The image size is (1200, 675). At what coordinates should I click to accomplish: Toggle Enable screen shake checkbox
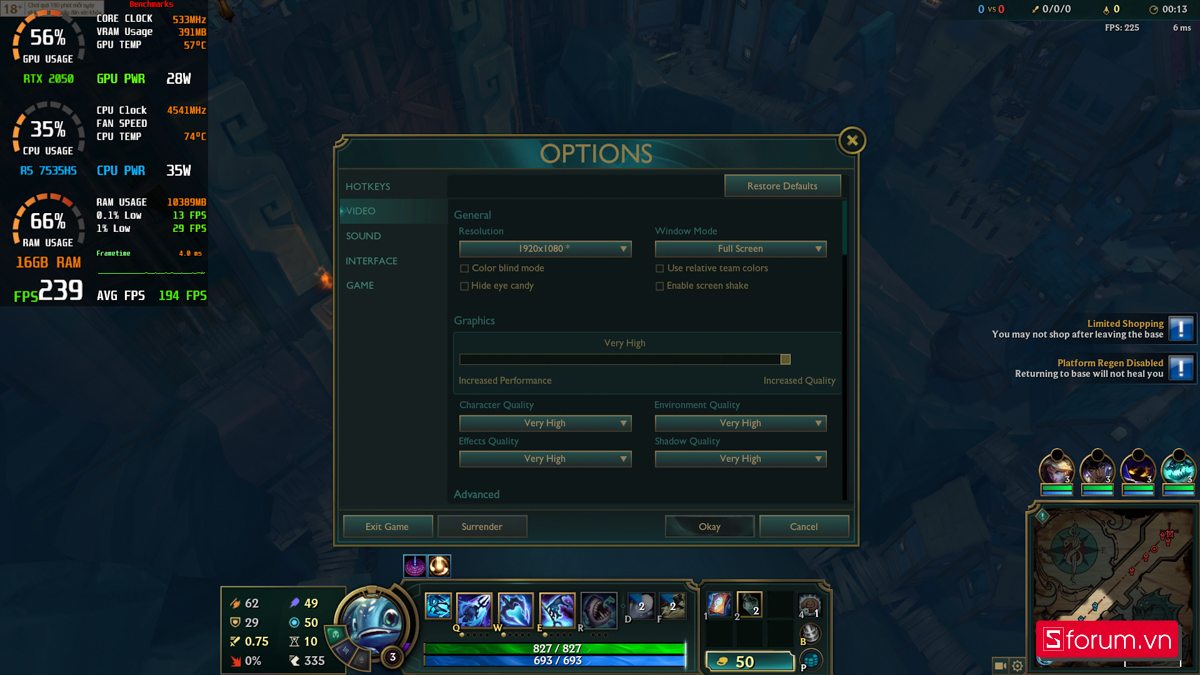tap(660, 286)
